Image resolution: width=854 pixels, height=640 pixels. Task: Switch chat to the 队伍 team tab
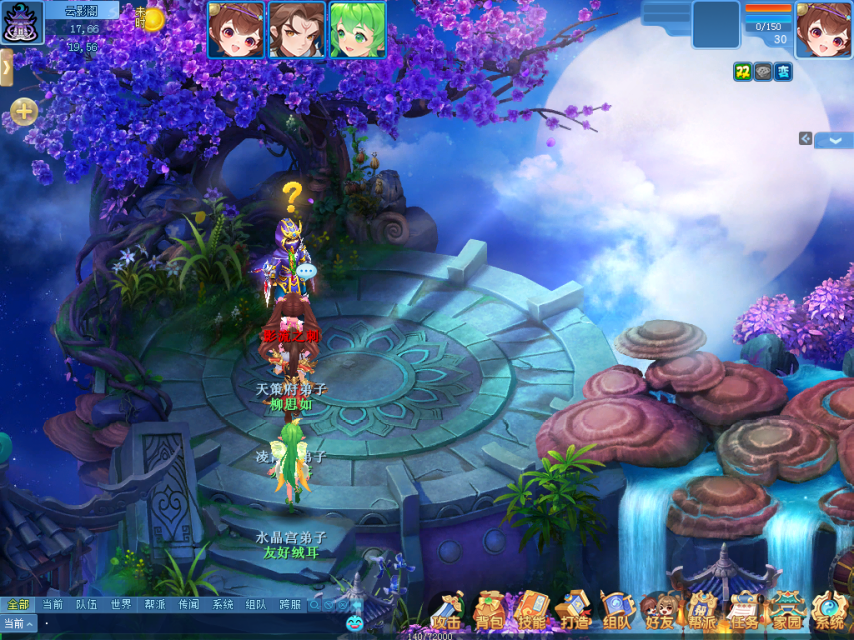[x=86, y=604]
